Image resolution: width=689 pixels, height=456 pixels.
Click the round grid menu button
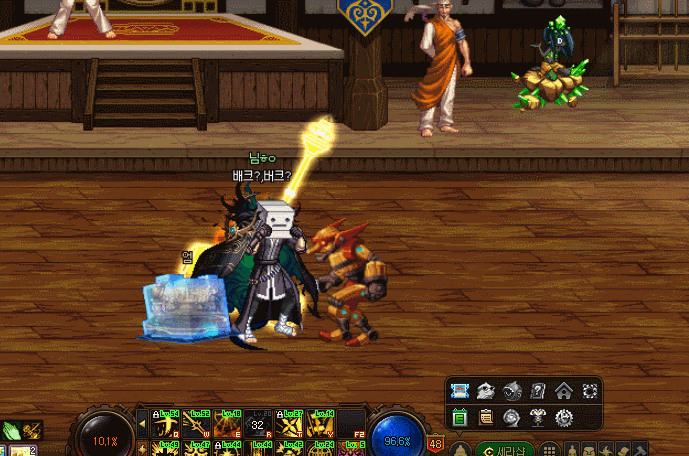pyautogui.click(x=550, y=449)
